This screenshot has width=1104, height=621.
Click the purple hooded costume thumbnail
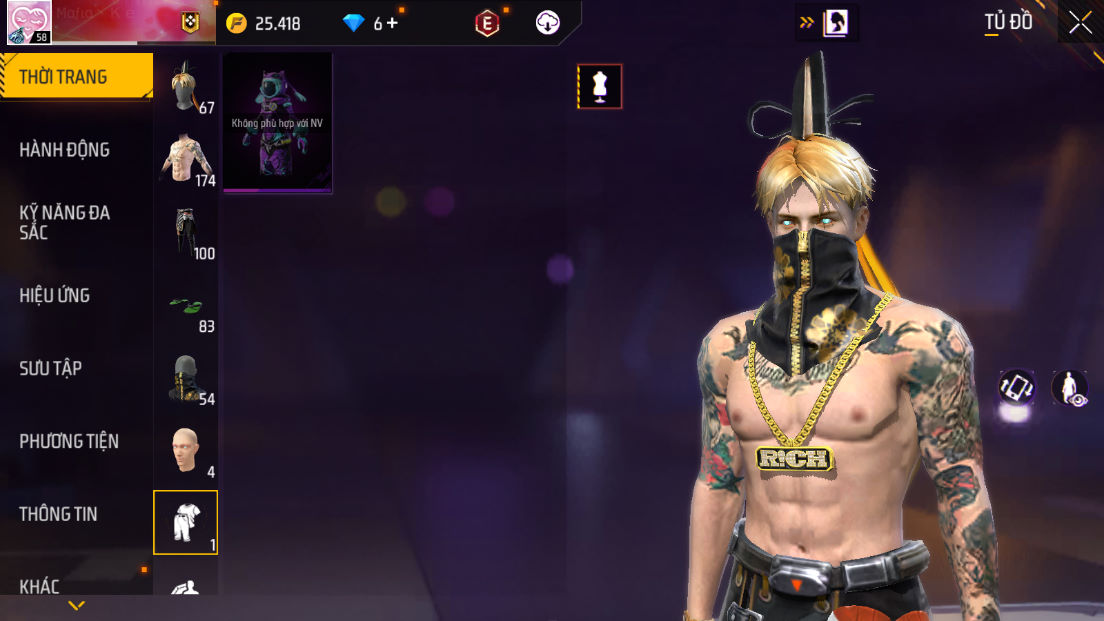277,122
